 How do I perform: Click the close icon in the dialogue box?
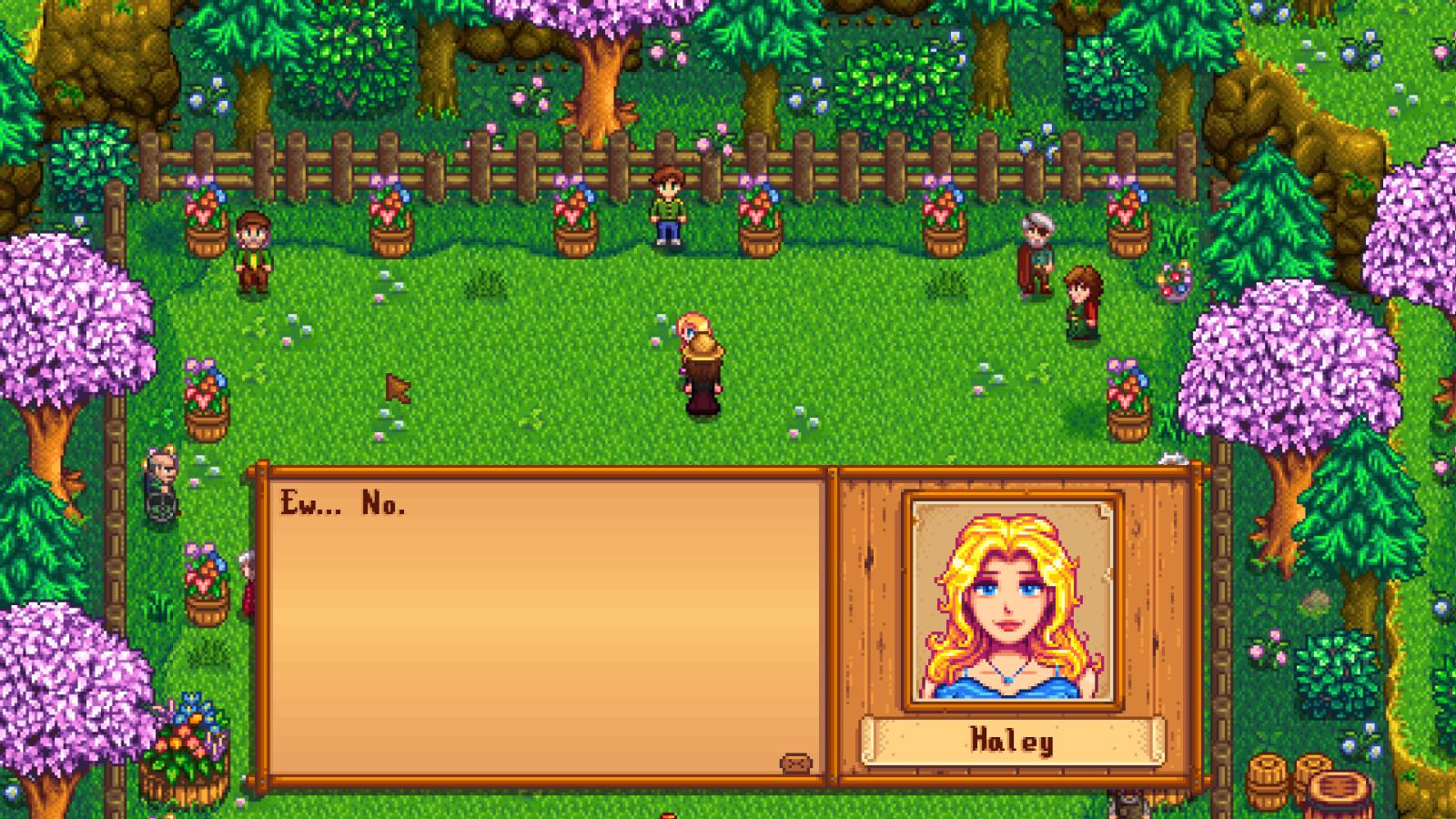[795, 763]
